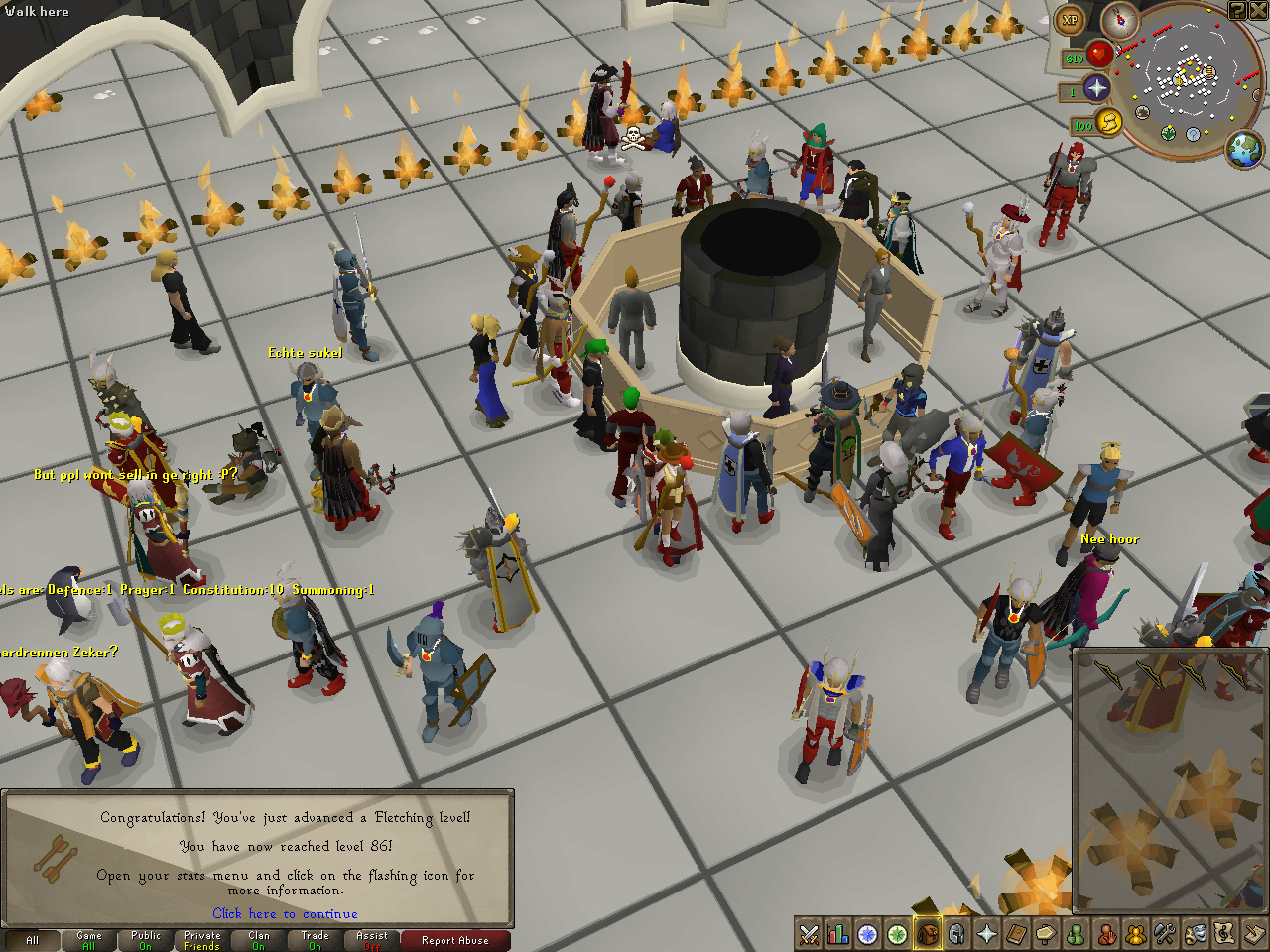Select the Game chat filter tab

pyautogui.click(x=89, y=940)
